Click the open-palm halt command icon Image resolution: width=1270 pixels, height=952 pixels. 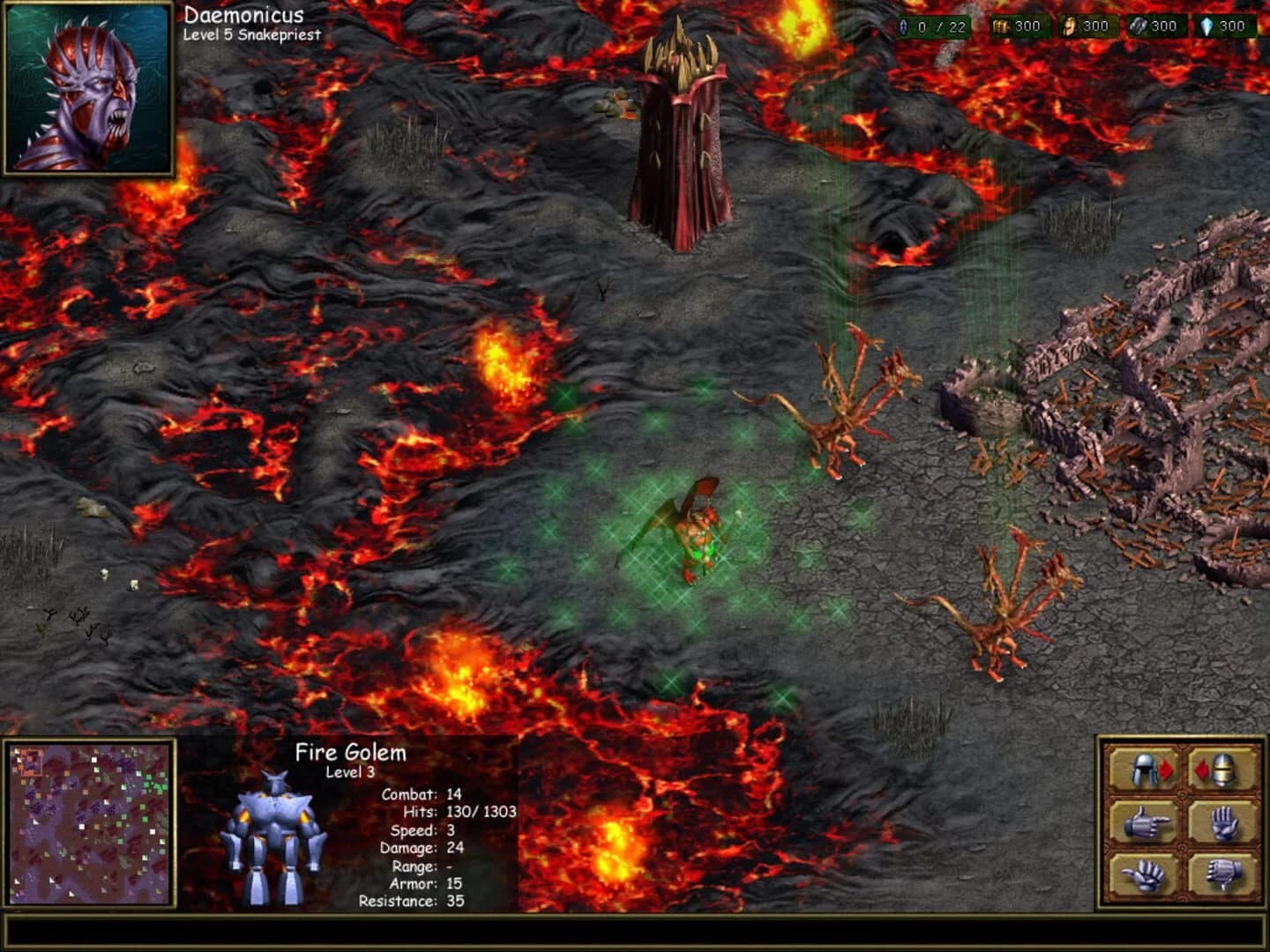click(x=1223, y=822)
